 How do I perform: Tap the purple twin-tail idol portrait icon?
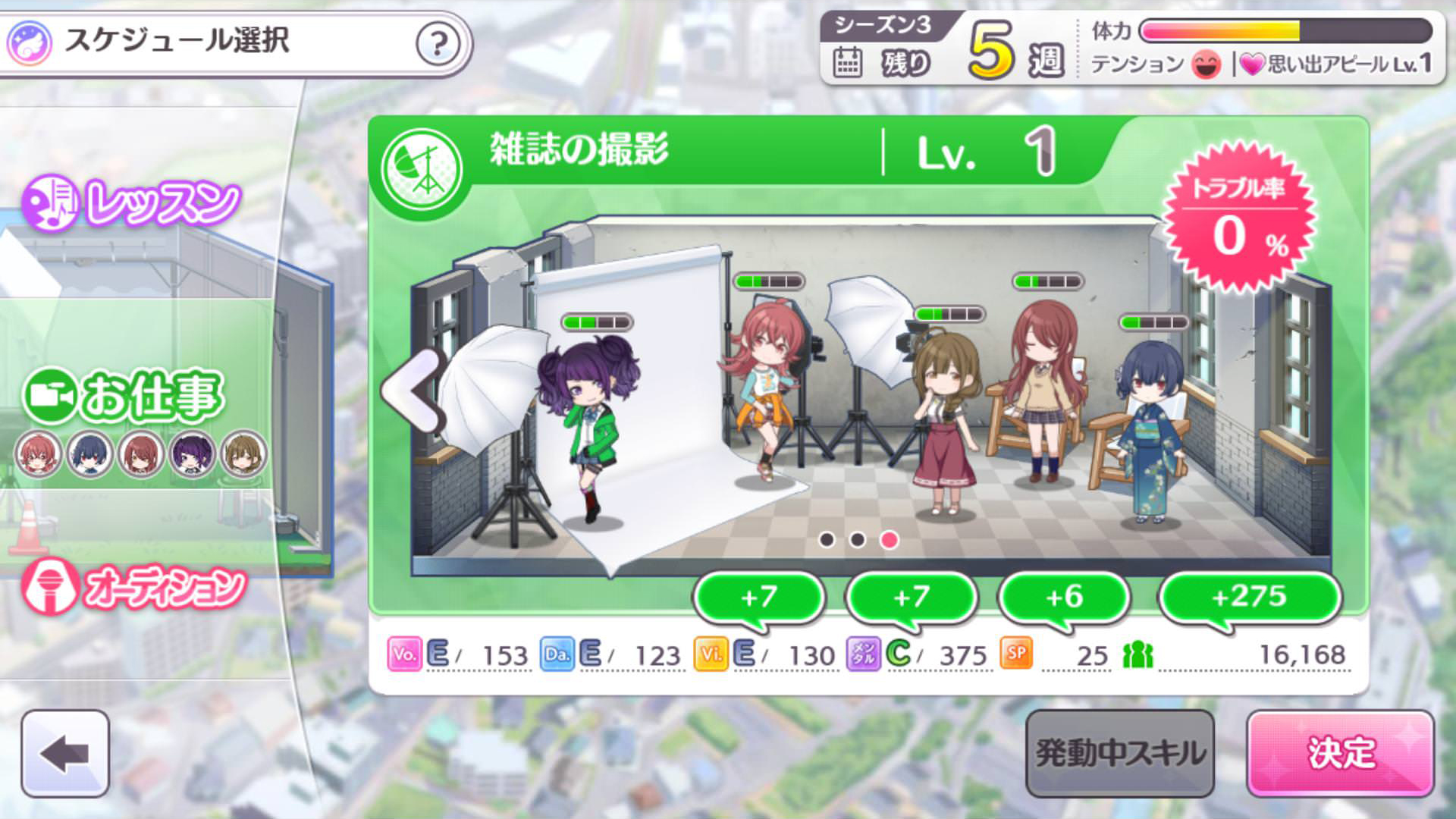point(192,454)
